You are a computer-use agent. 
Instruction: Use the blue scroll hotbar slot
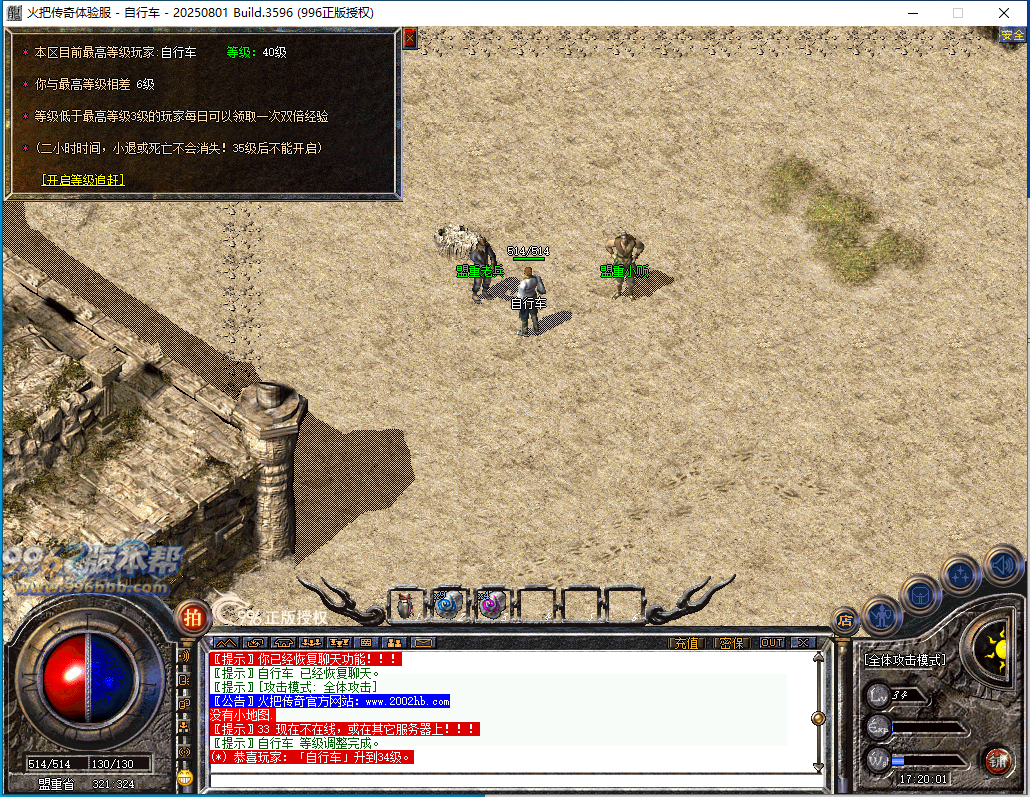pos(448,604)
